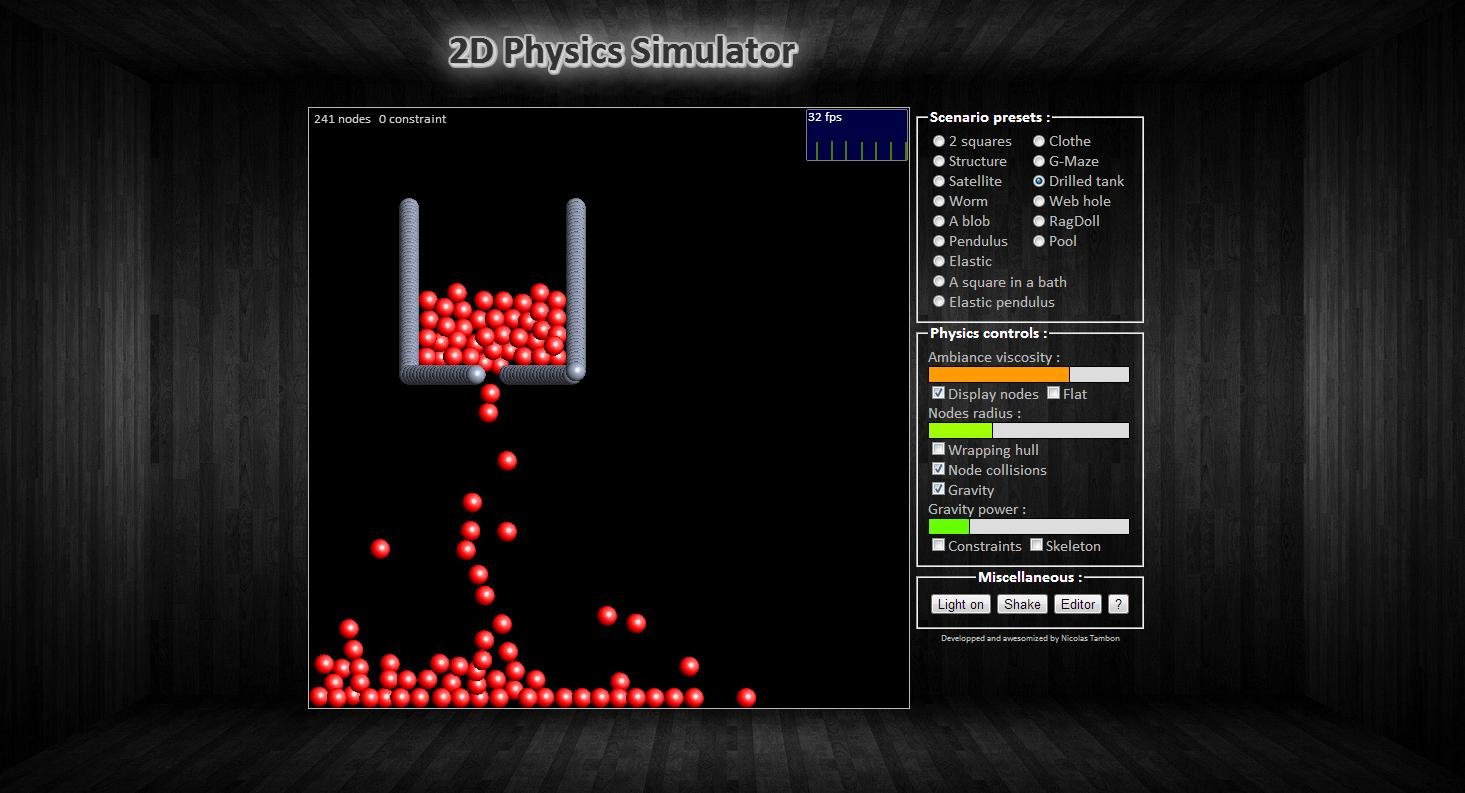Select the Drilled tank scenario preset
The height and width of the screenshot is (793, 1465).
point(1040,181)
